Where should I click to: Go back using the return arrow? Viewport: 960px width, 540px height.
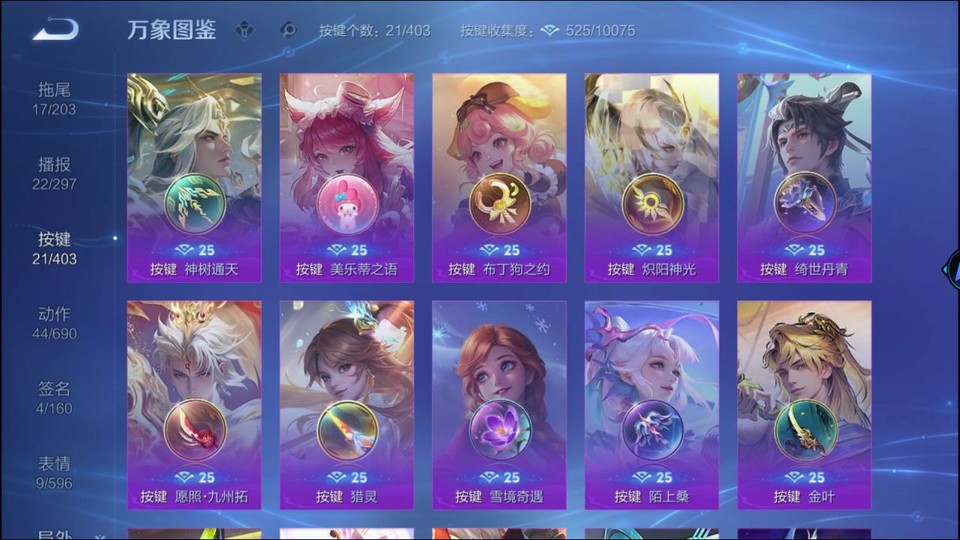(x=55, y=30)
